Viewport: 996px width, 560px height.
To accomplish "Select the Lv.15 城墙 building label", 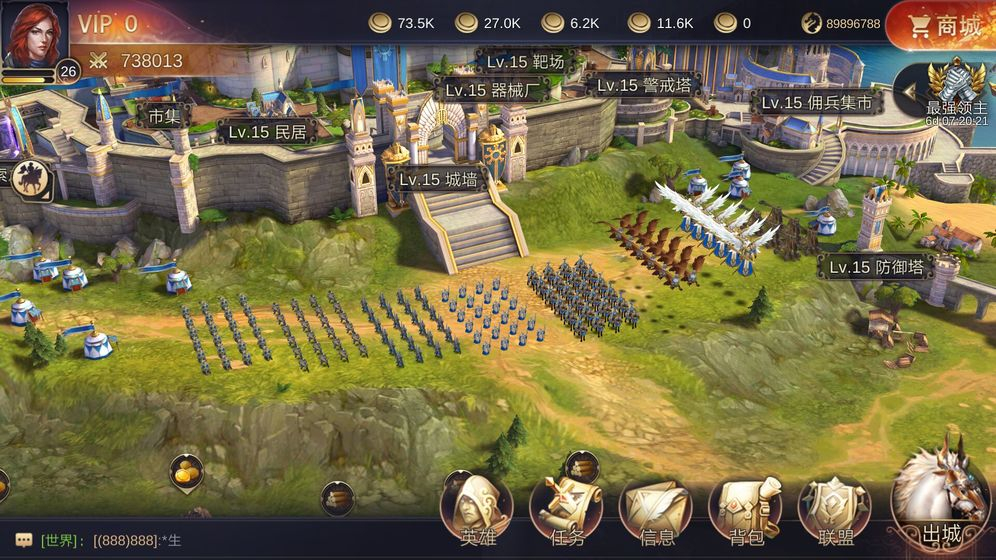I will click(437, 180).
